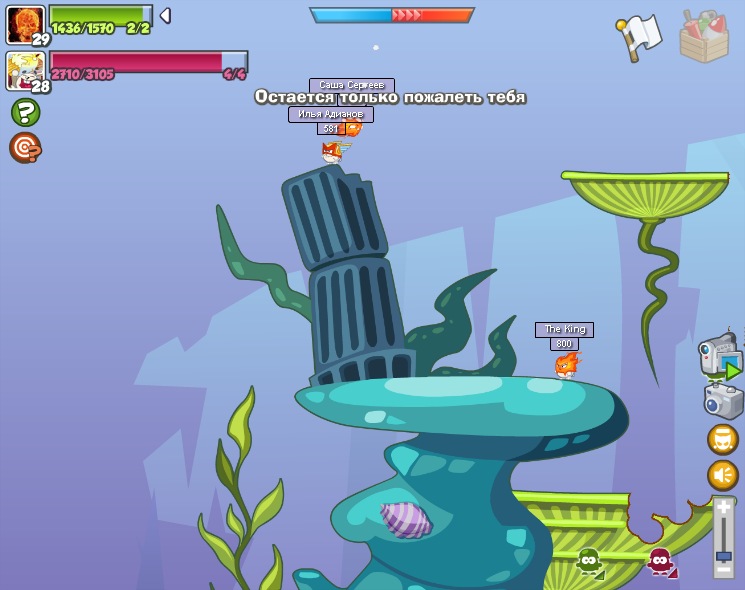745x590 pixels.
Task: Toggle sound with the speaker button
Action: click(722, 475)
